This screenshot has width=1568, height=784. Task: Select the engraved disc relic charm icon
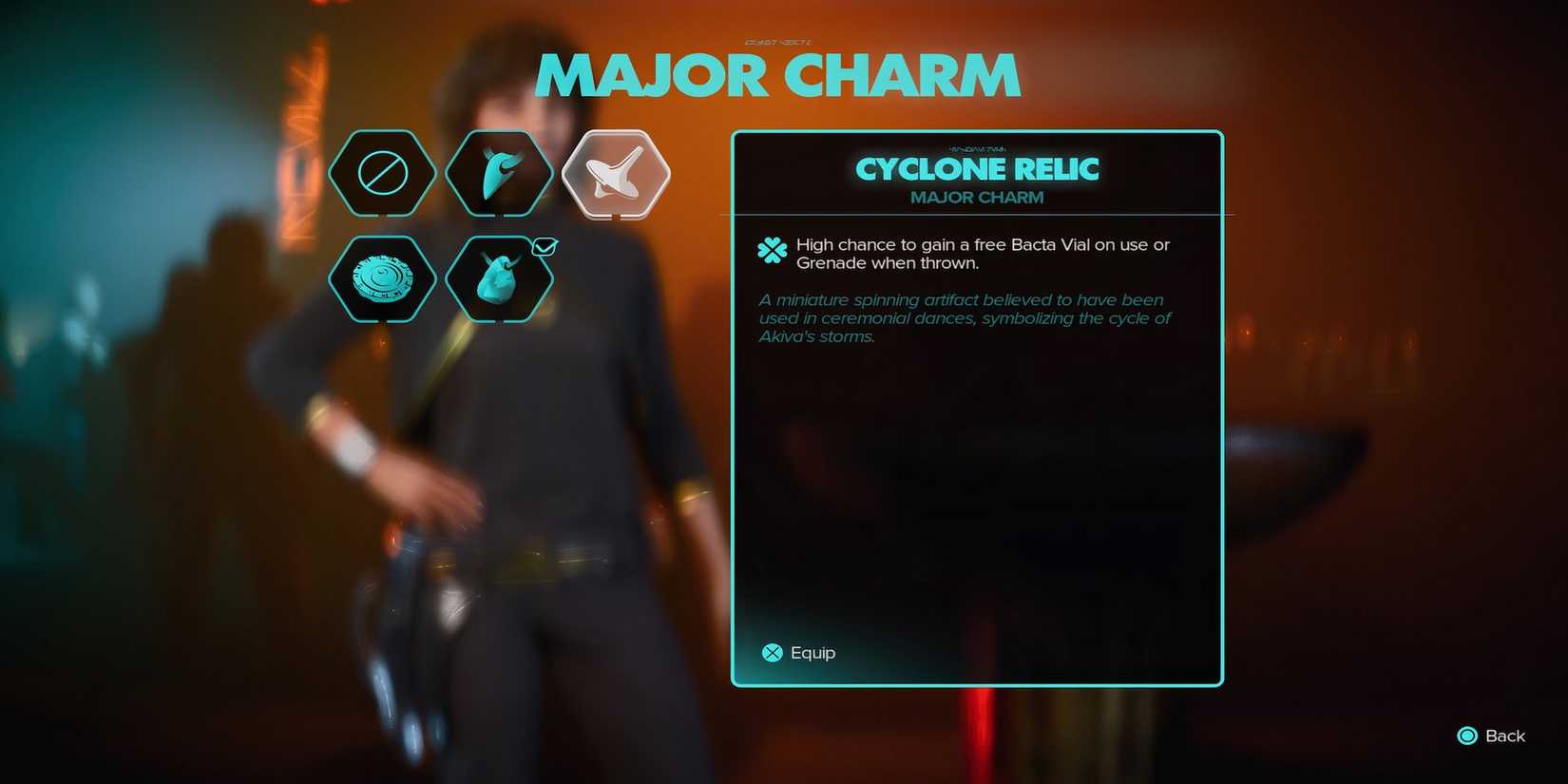click(382, 278)
